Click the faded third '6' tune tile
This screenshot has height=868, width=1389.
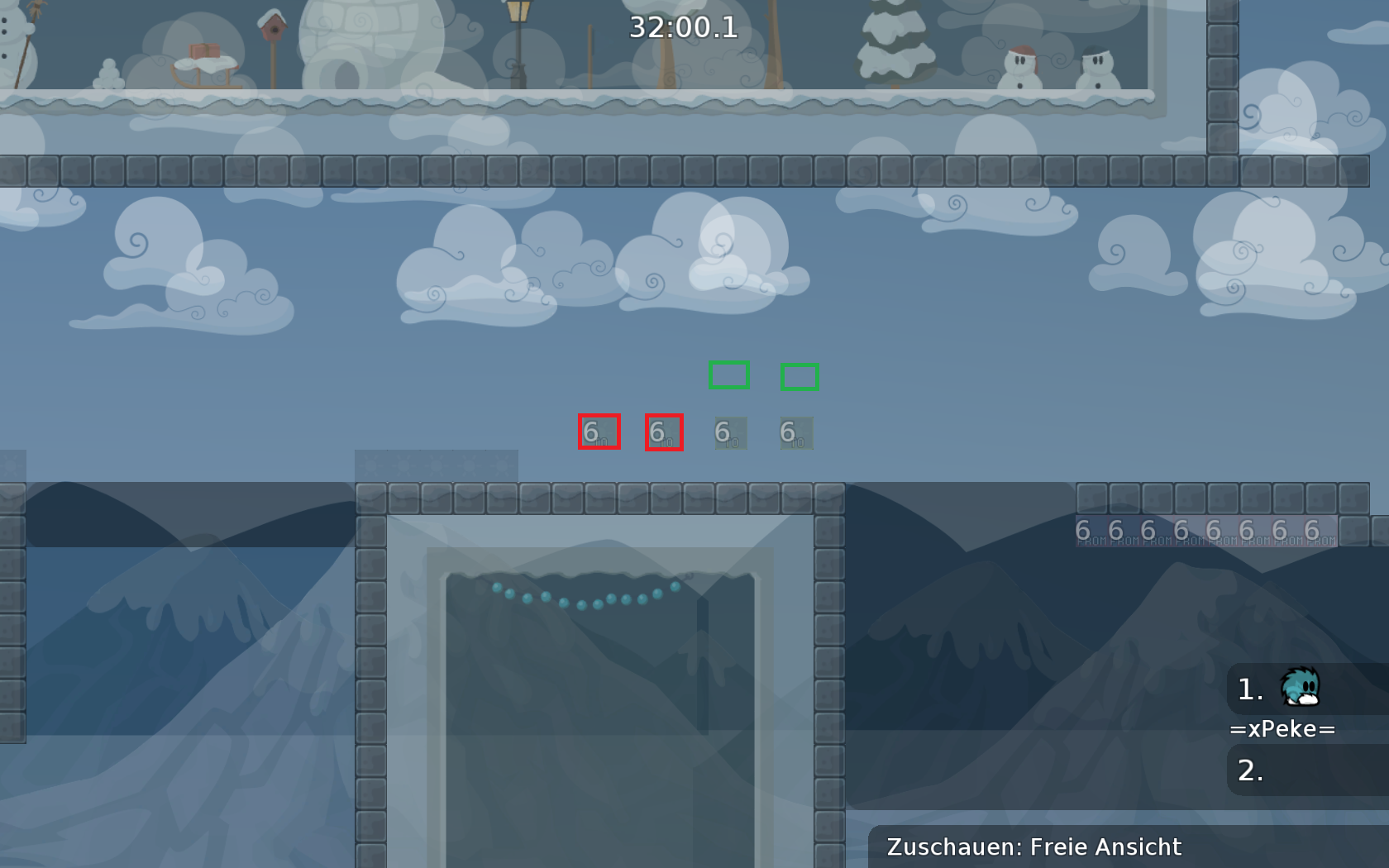[729, 431]
